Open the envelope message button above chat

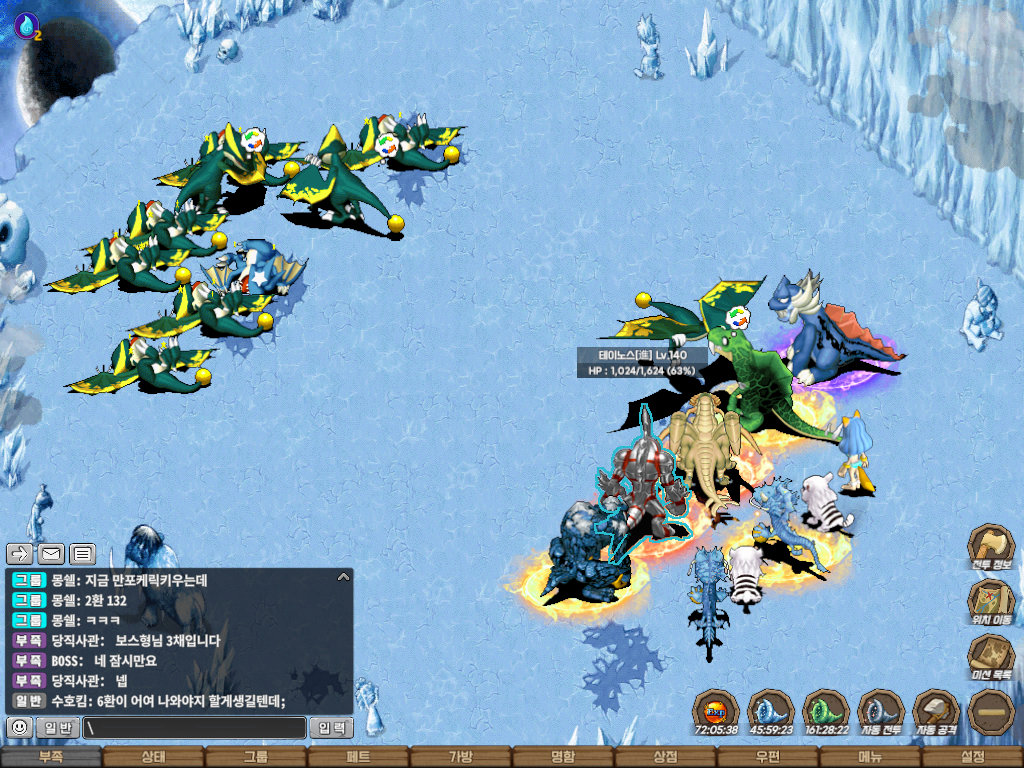51,553
